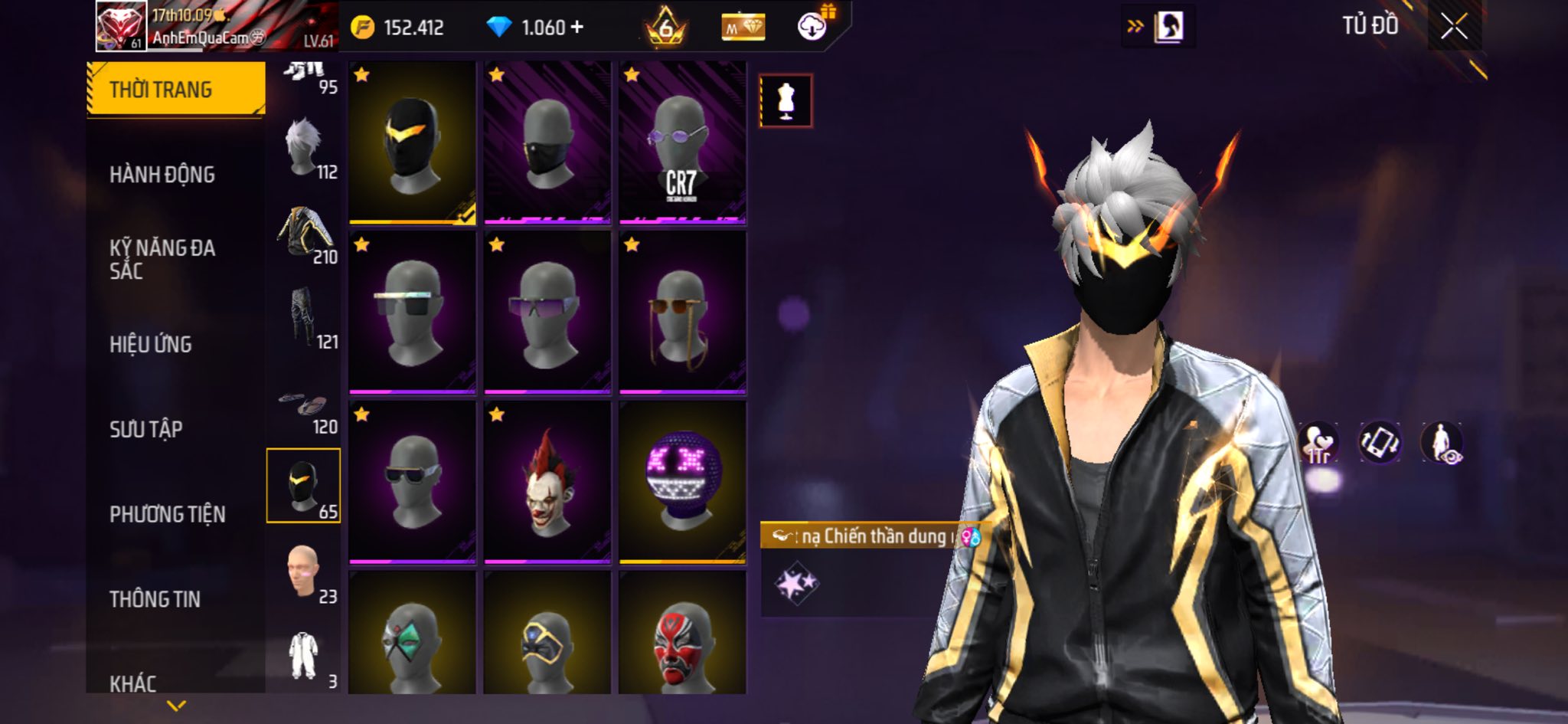Open the jacket category showing 210 items
Screen dimensions: 1568x724
tap(305, 234)
